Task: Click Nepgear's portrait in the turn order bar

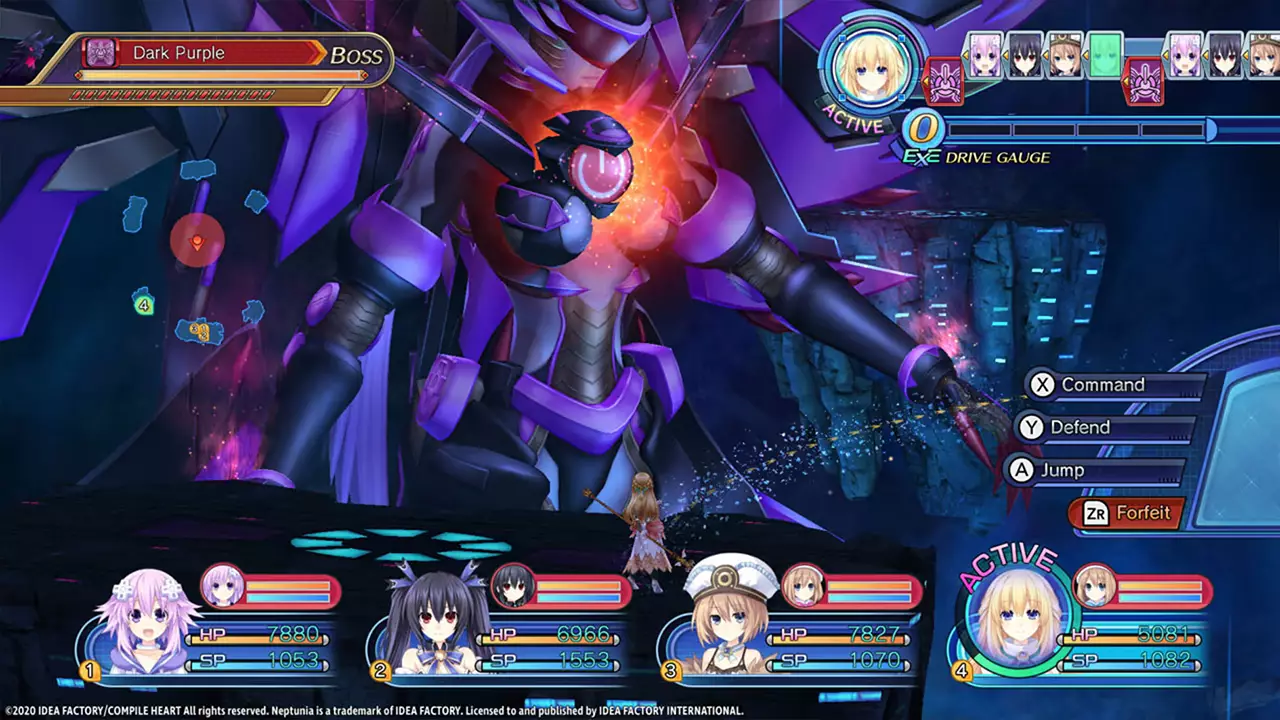Action: pos(983,56)
